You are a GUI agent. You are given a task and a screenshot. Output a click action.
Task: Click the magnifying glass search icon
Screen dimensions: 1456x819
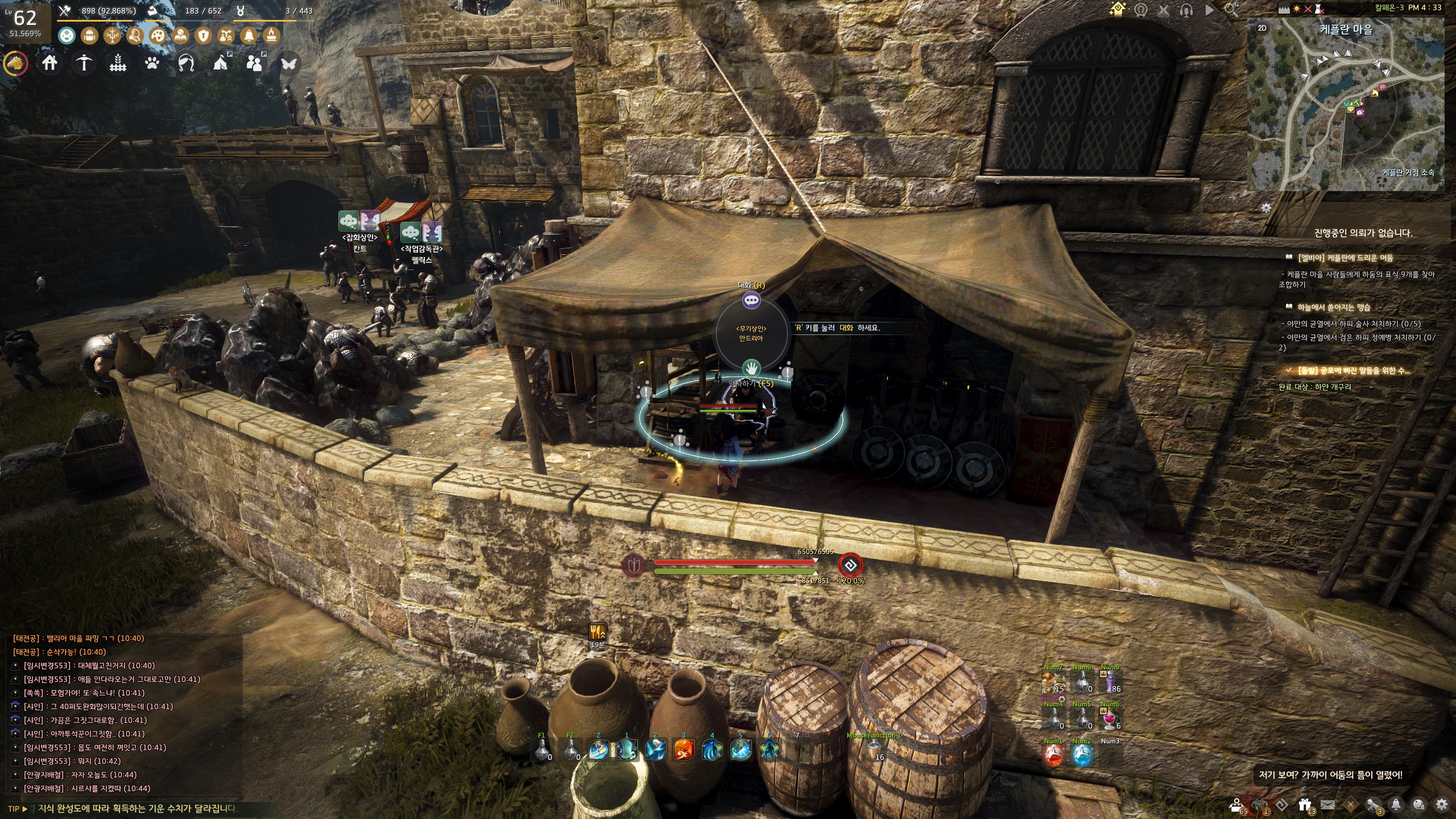pyautogui.click(x=1231, y=10)
